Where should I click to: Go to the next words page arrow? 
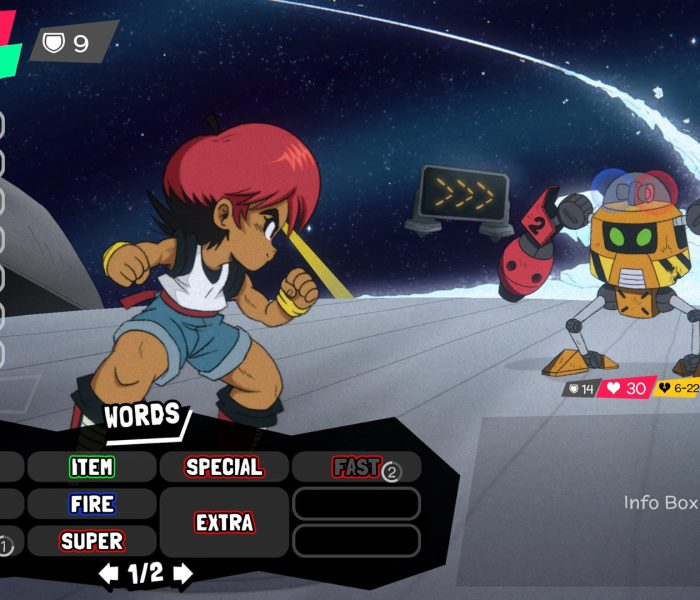tap(183, 574)
